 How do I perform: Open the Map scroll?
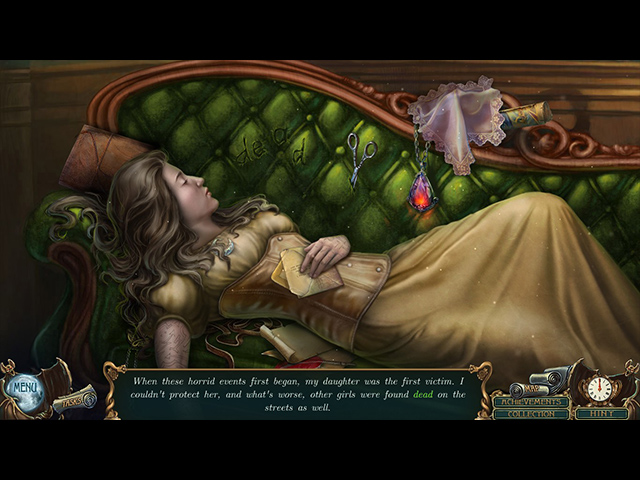pyautogui.click(x=530, y=388)
